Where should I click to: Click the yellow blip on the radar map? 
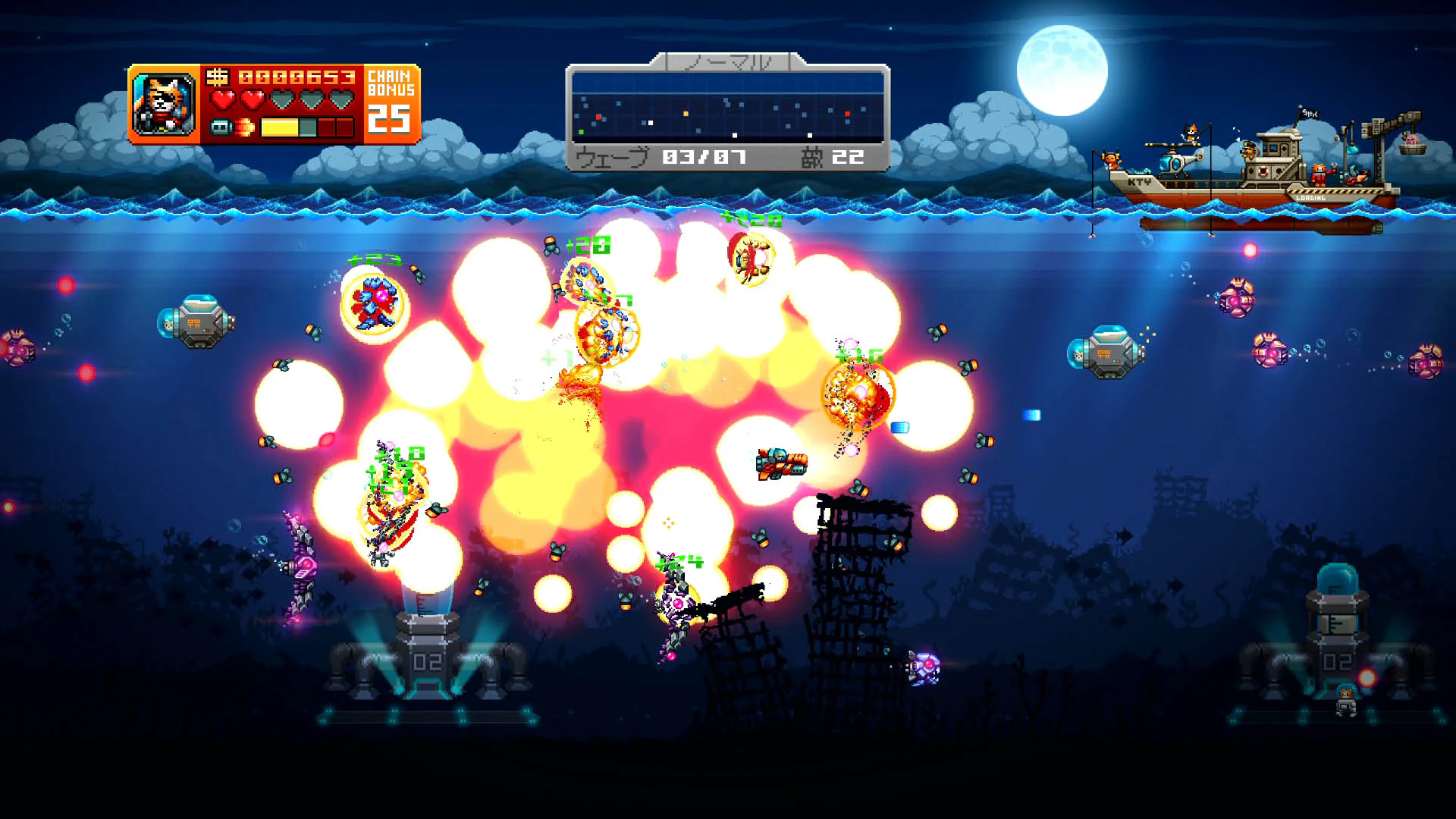tap(686, 115)
